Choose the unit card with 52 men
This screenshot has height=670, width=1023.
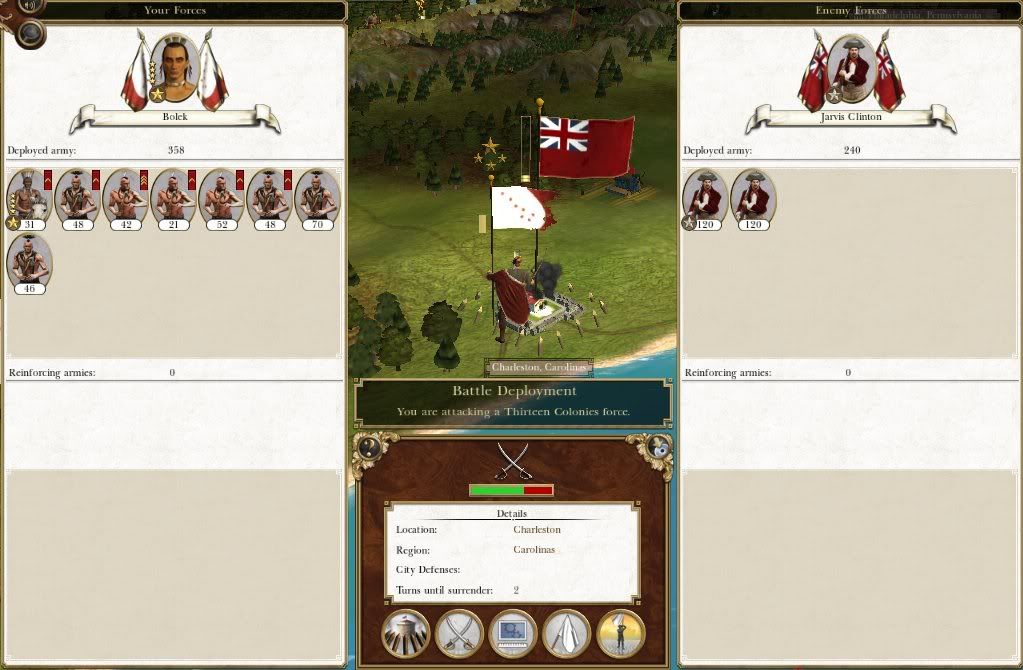(x=221, y=198)
